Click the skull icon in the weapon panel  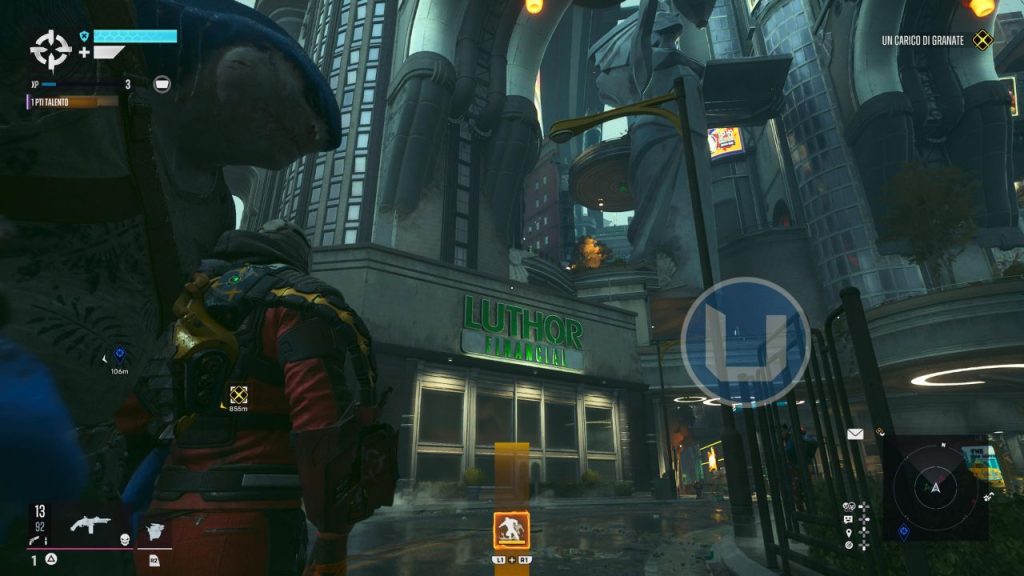coord(125,539)
